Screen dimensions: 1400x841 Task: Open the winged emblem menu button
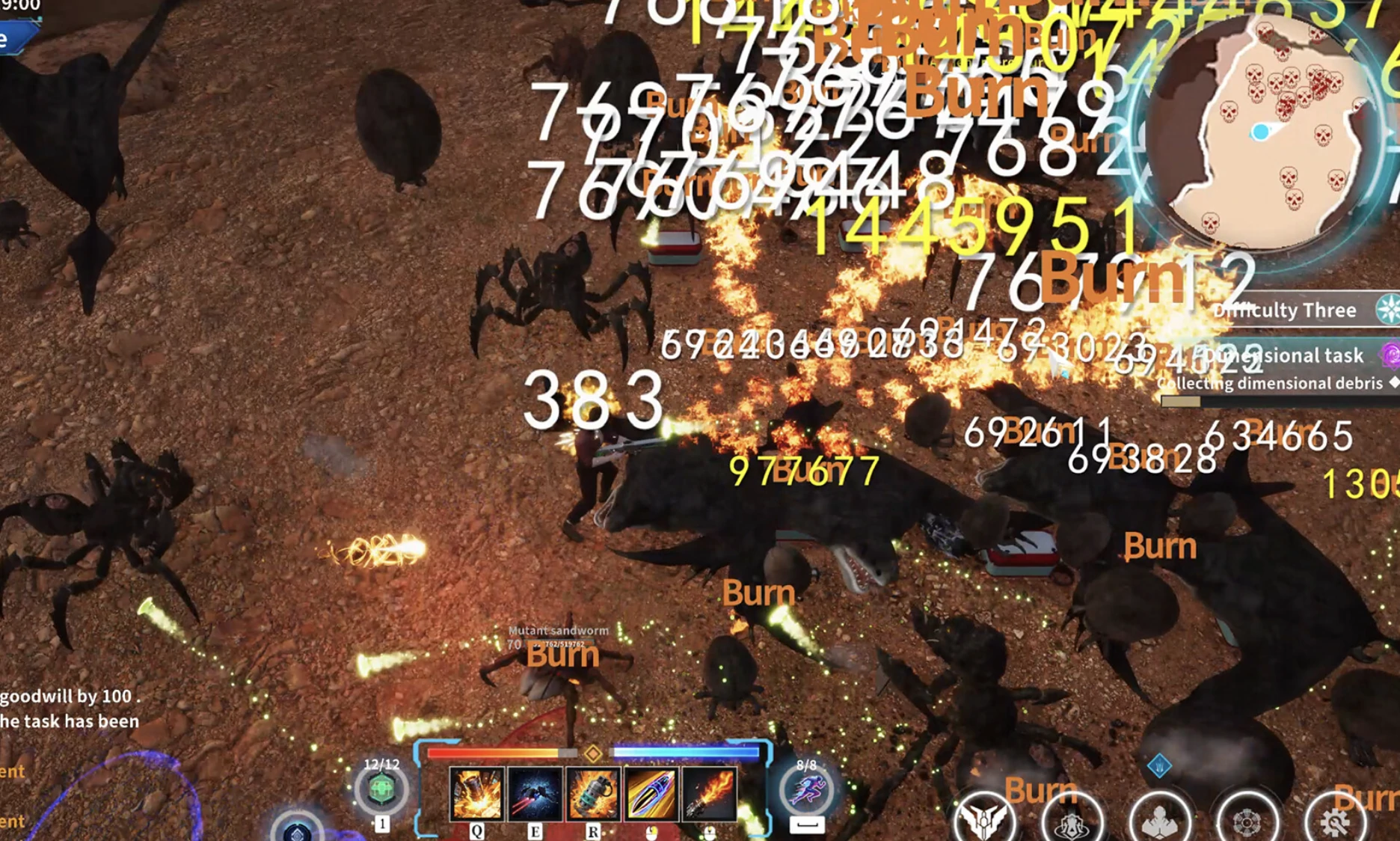pos(984,820)
